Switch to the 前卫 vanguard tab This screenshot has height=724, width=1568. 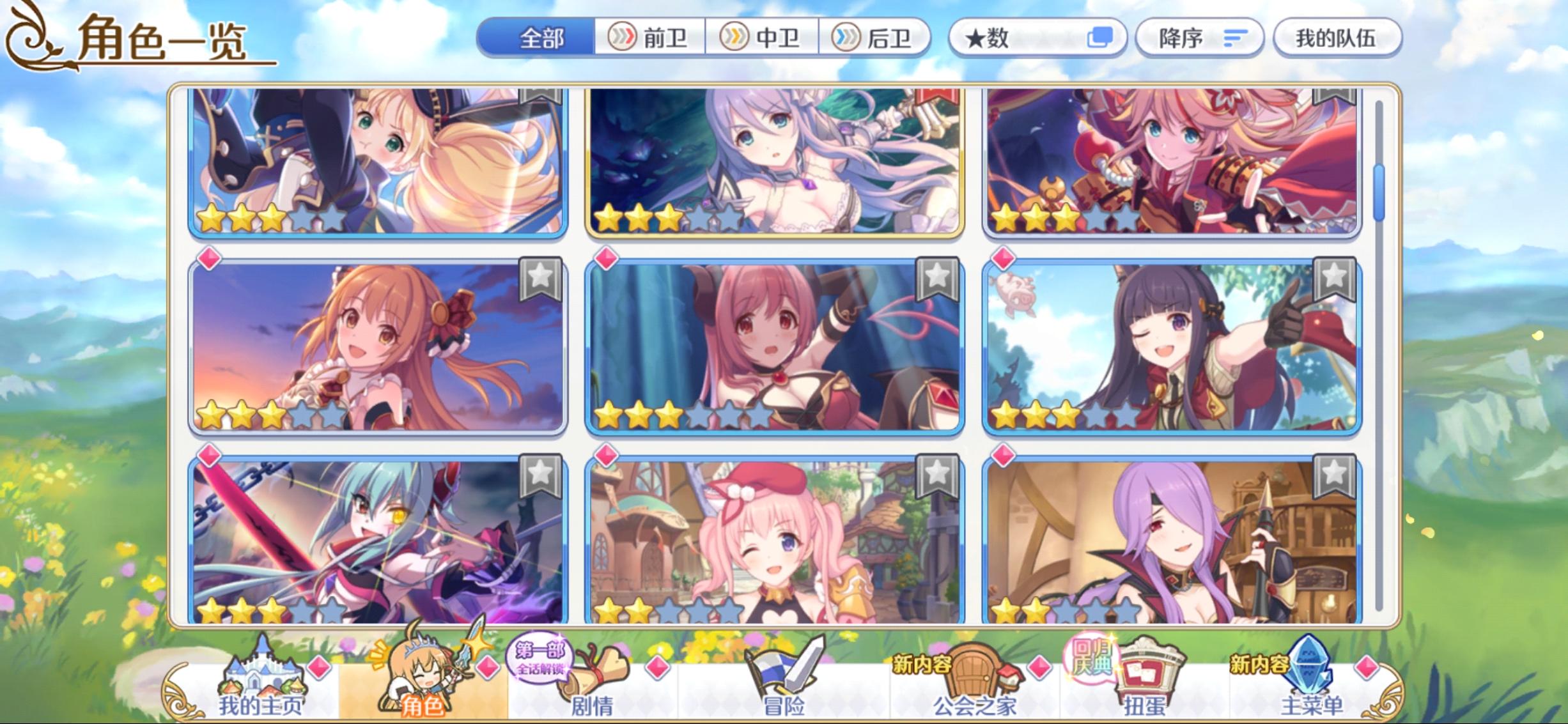(650, 38)
